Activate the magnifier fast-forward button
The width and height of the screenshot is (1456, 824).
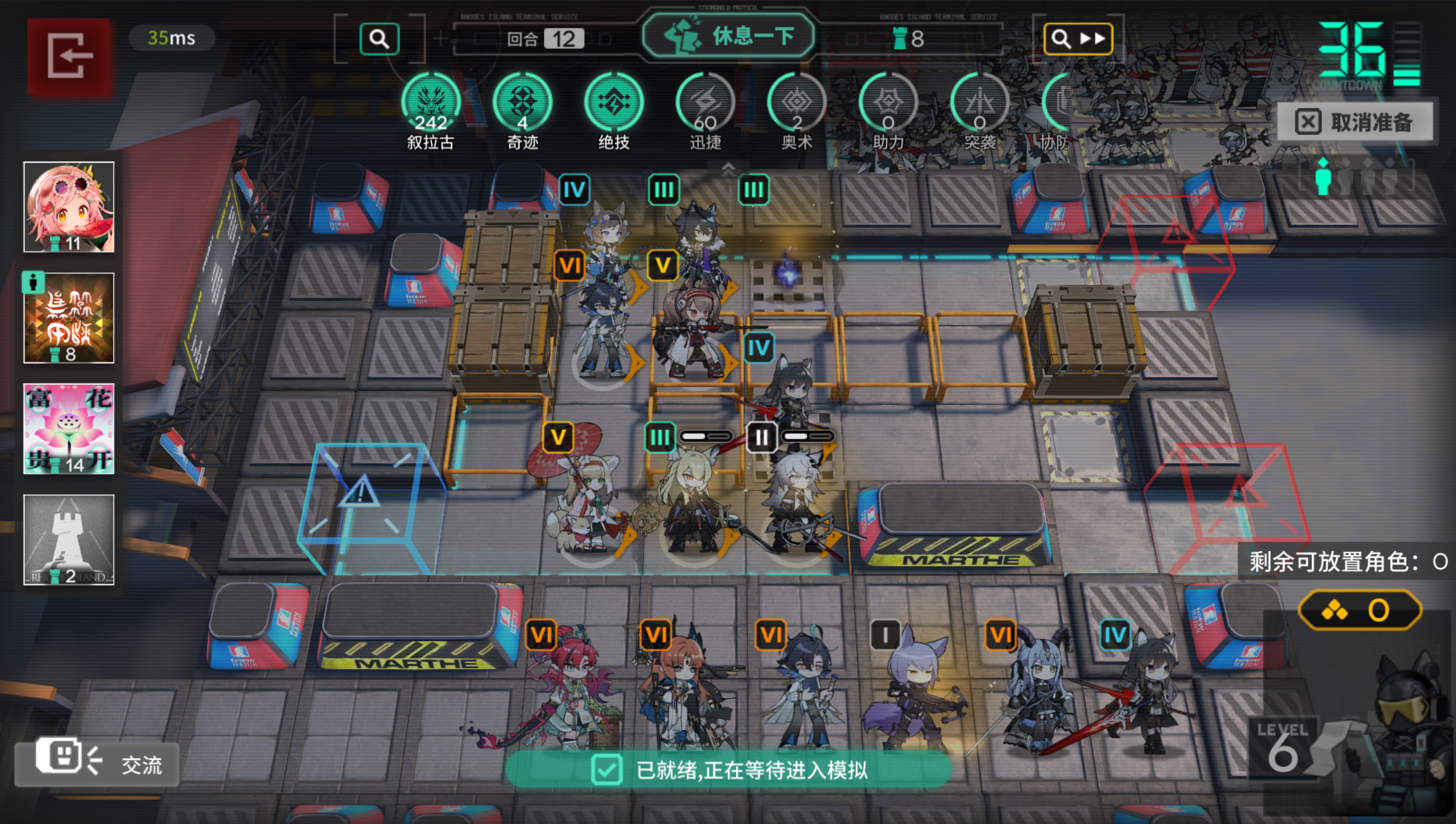click(1077, 39)
